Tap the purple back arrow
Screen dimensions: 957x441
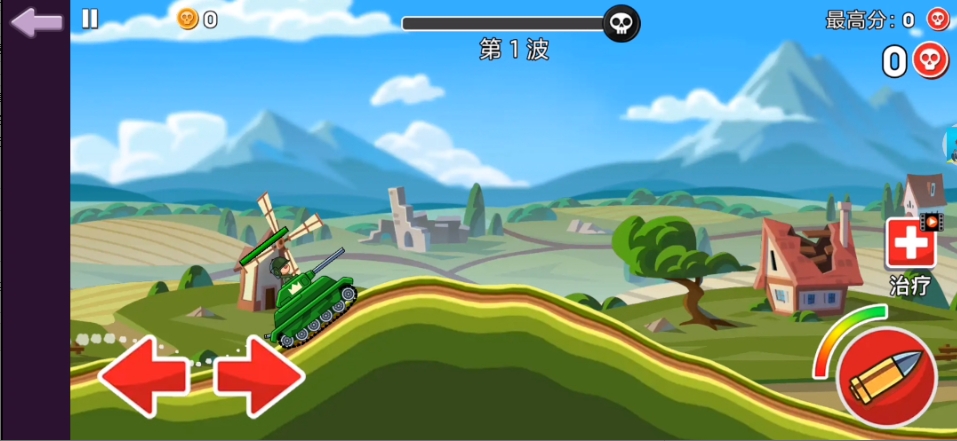click(x=37, y=22)
